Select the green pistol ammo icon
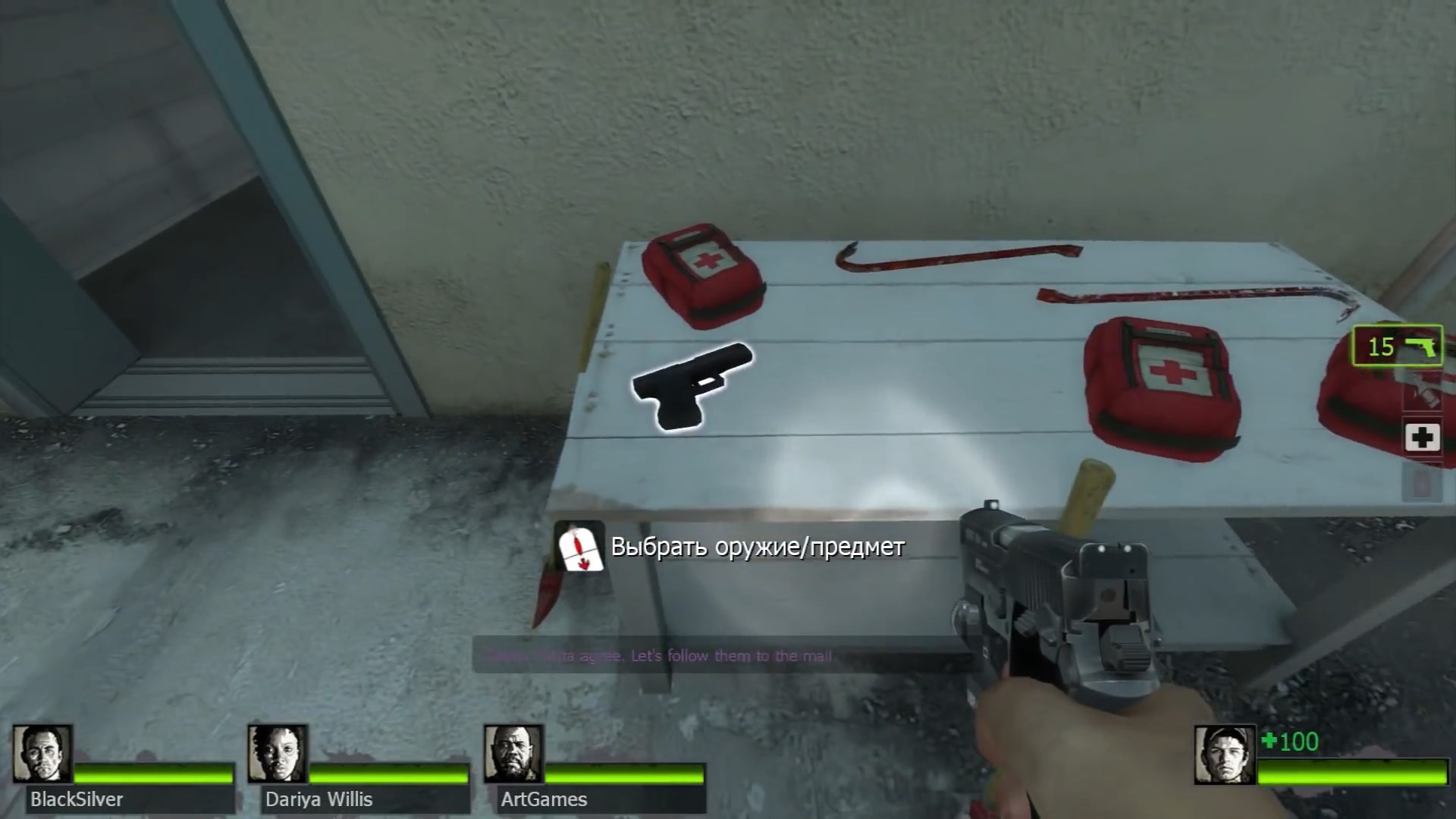The image size is (1456, 819). pos(1421,348)
